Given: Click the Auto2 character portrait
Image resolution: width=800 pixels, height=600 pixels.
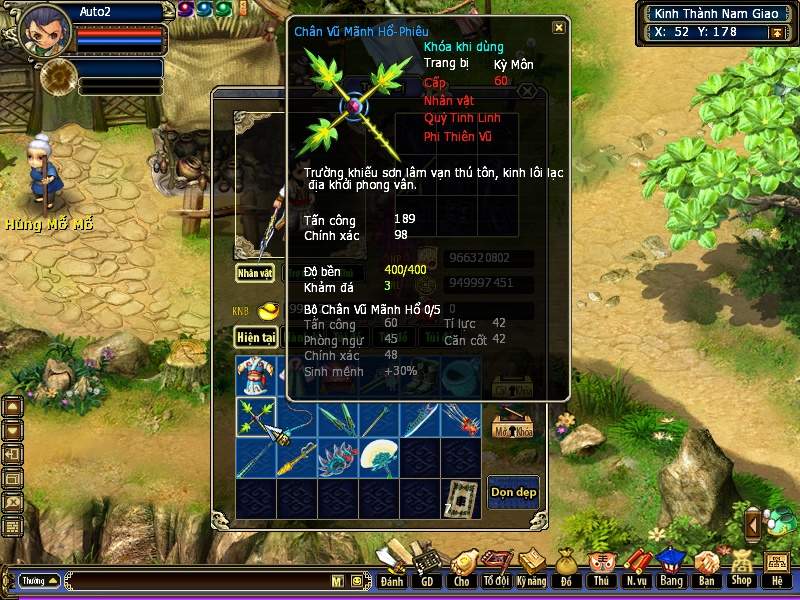Looking at the screenshot, I should 45,32.
